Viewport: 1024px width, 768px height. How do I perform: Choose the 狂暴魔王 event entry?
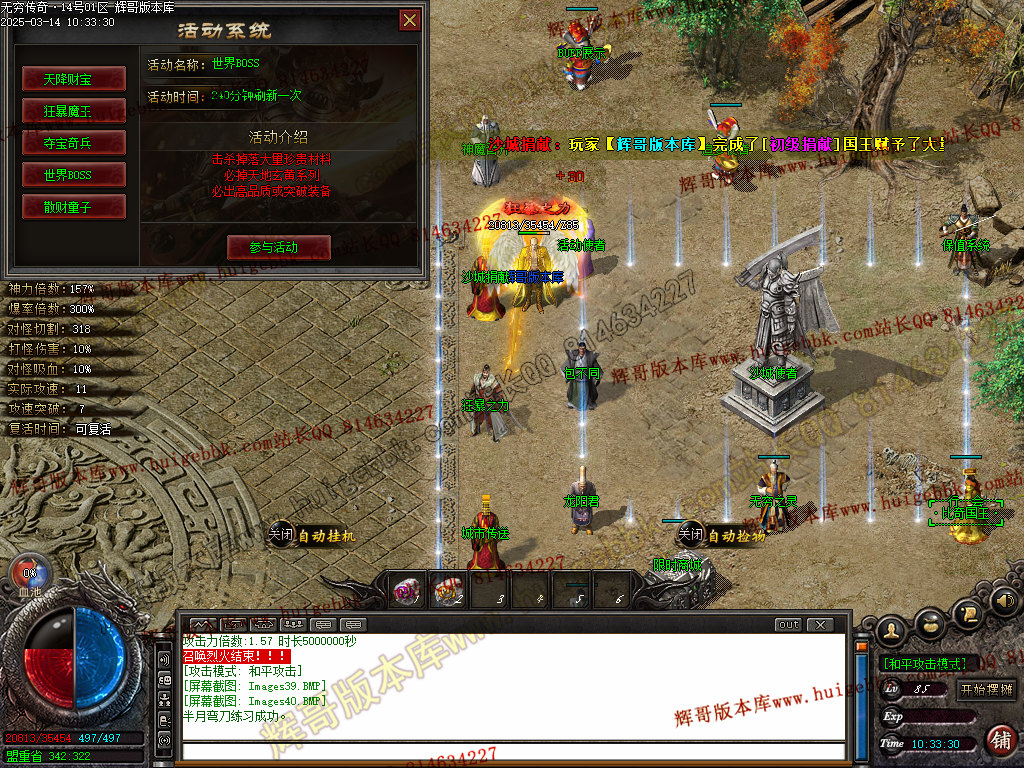pyautogui.click(x=74, y=110)
